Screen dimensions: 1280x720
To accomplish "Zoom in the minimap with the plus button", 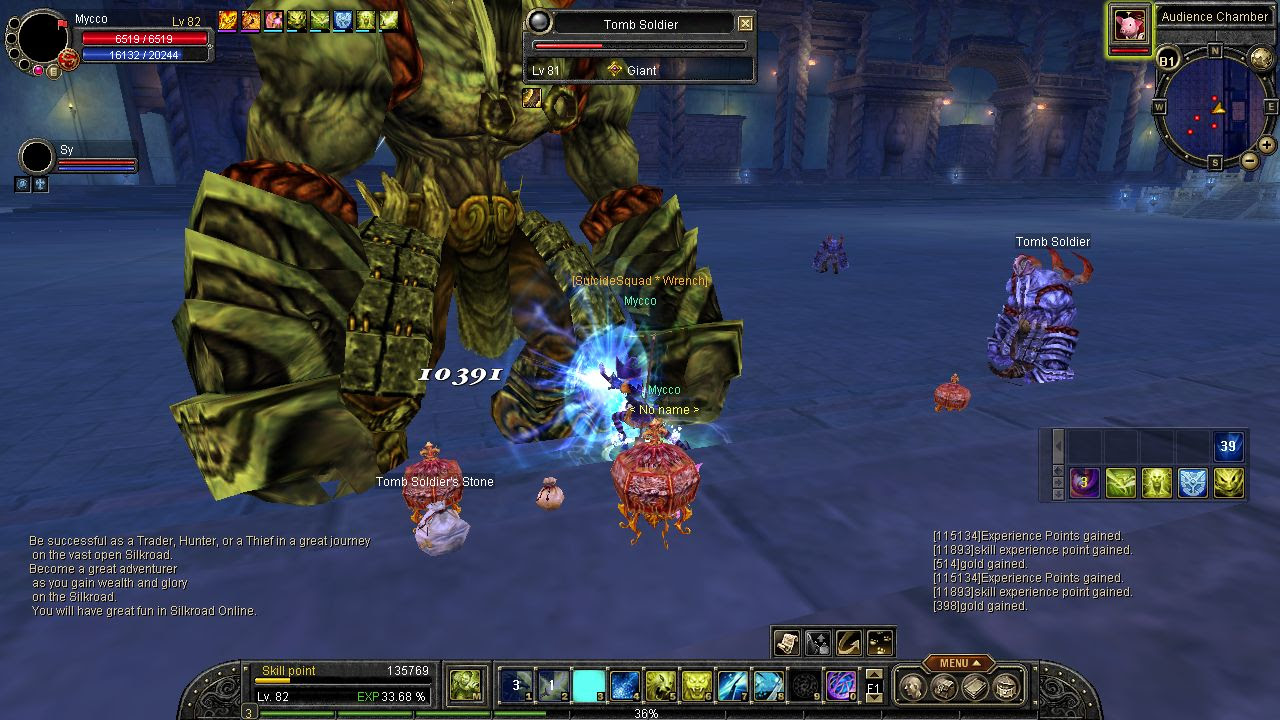I will point(1266,144).
